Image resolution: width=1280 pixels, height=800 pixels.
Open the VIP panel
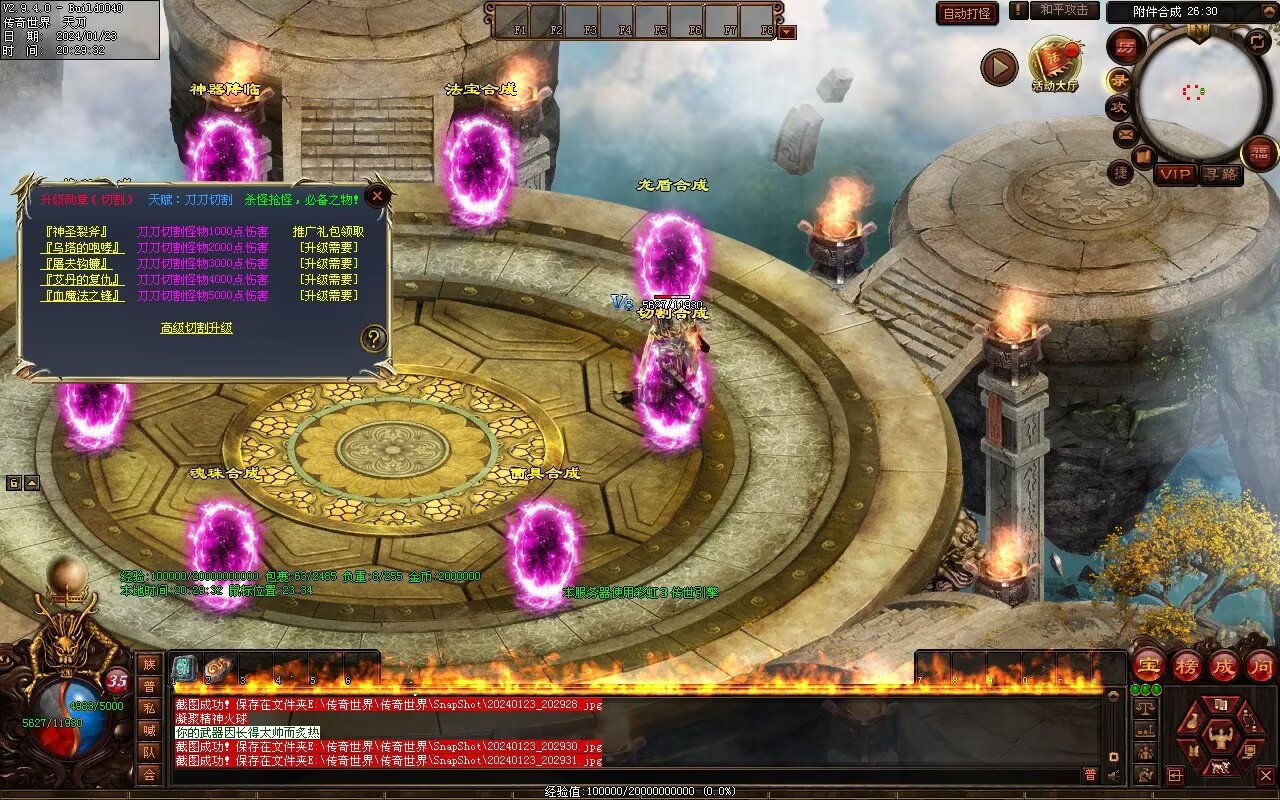click(x=1175, y=174)
